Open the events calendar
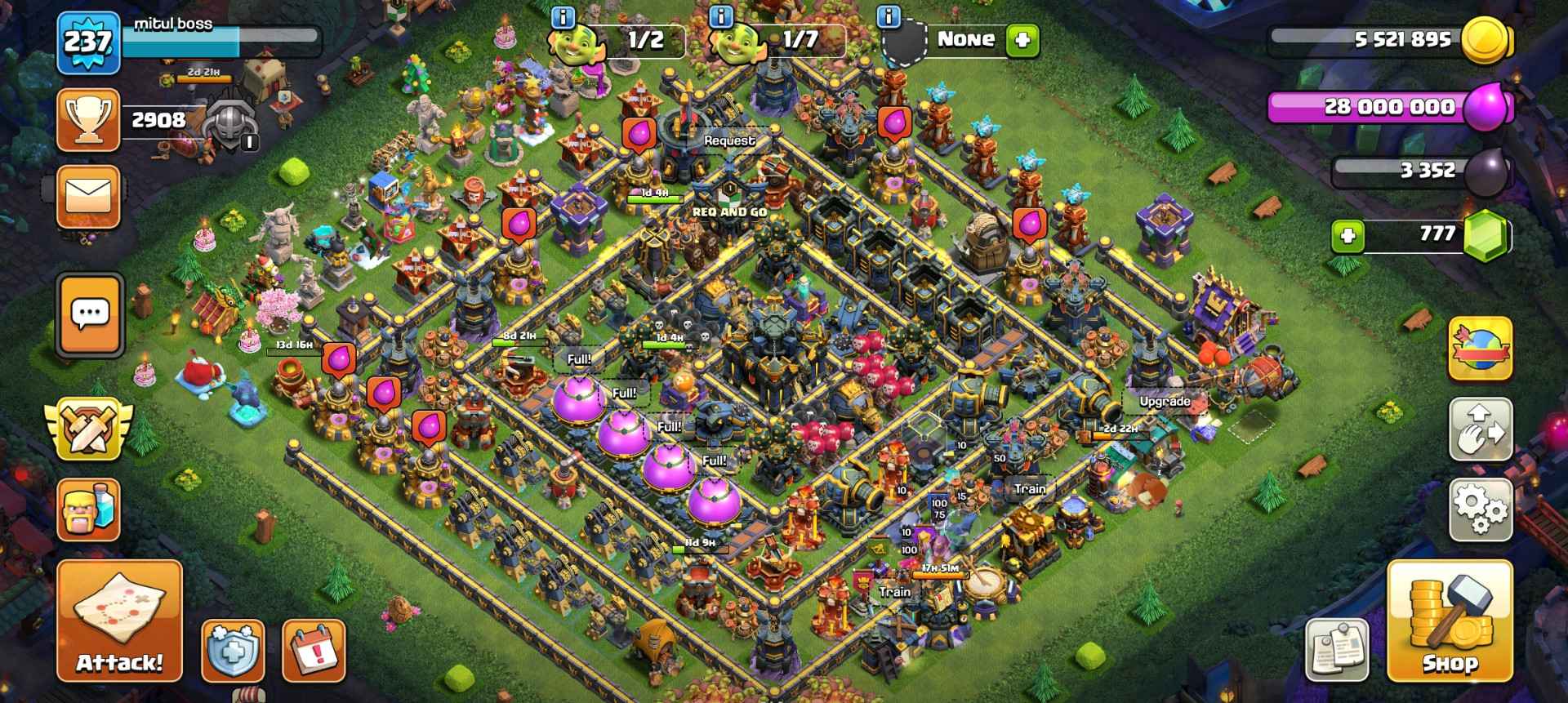 pos(314,651)
